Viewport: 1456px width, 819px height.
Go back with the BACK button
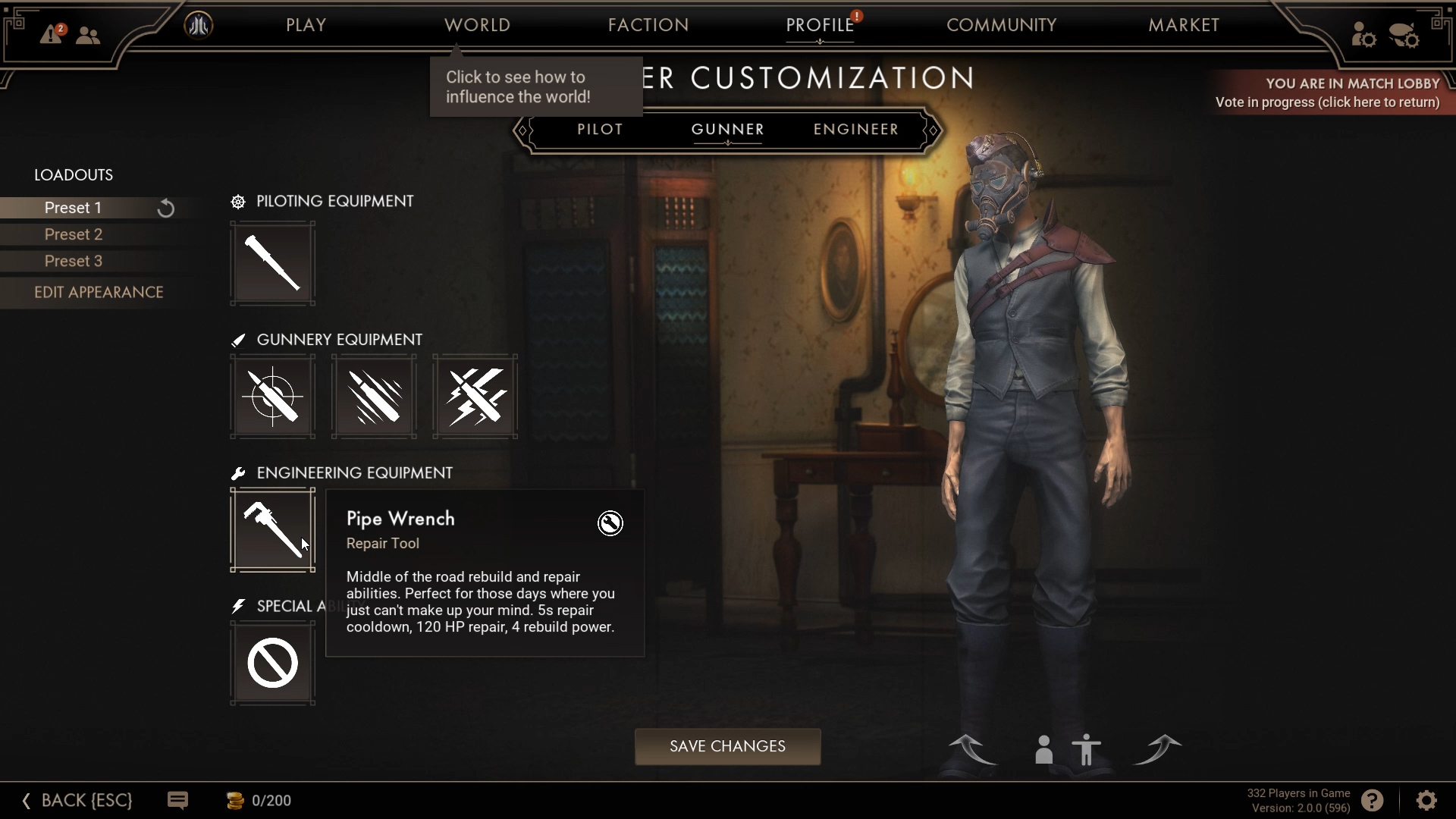click(x=77, y=800)
